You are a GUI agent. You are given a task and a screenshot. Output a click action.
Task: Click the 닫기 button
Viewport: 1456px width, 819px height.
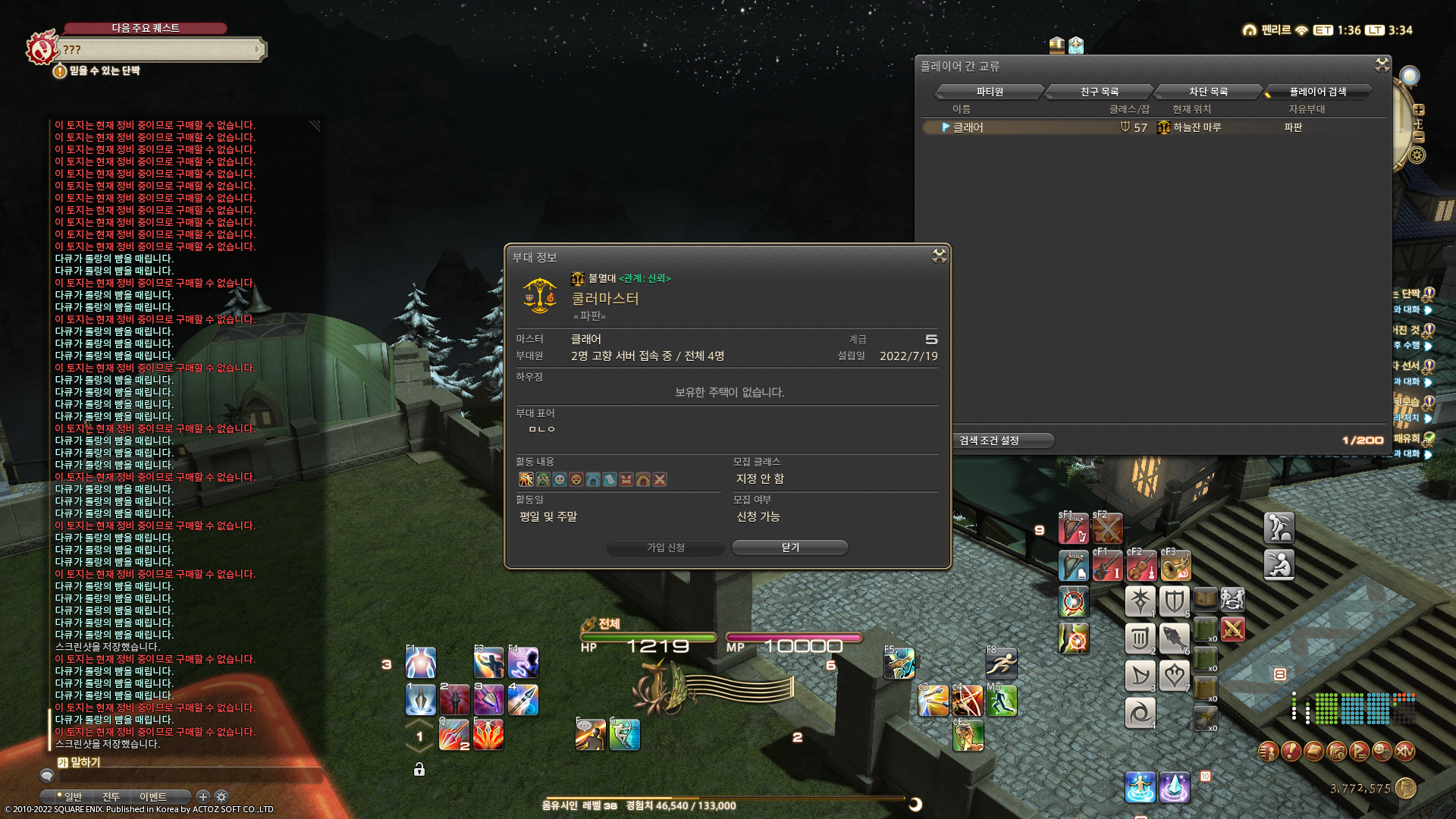(789, 548)
